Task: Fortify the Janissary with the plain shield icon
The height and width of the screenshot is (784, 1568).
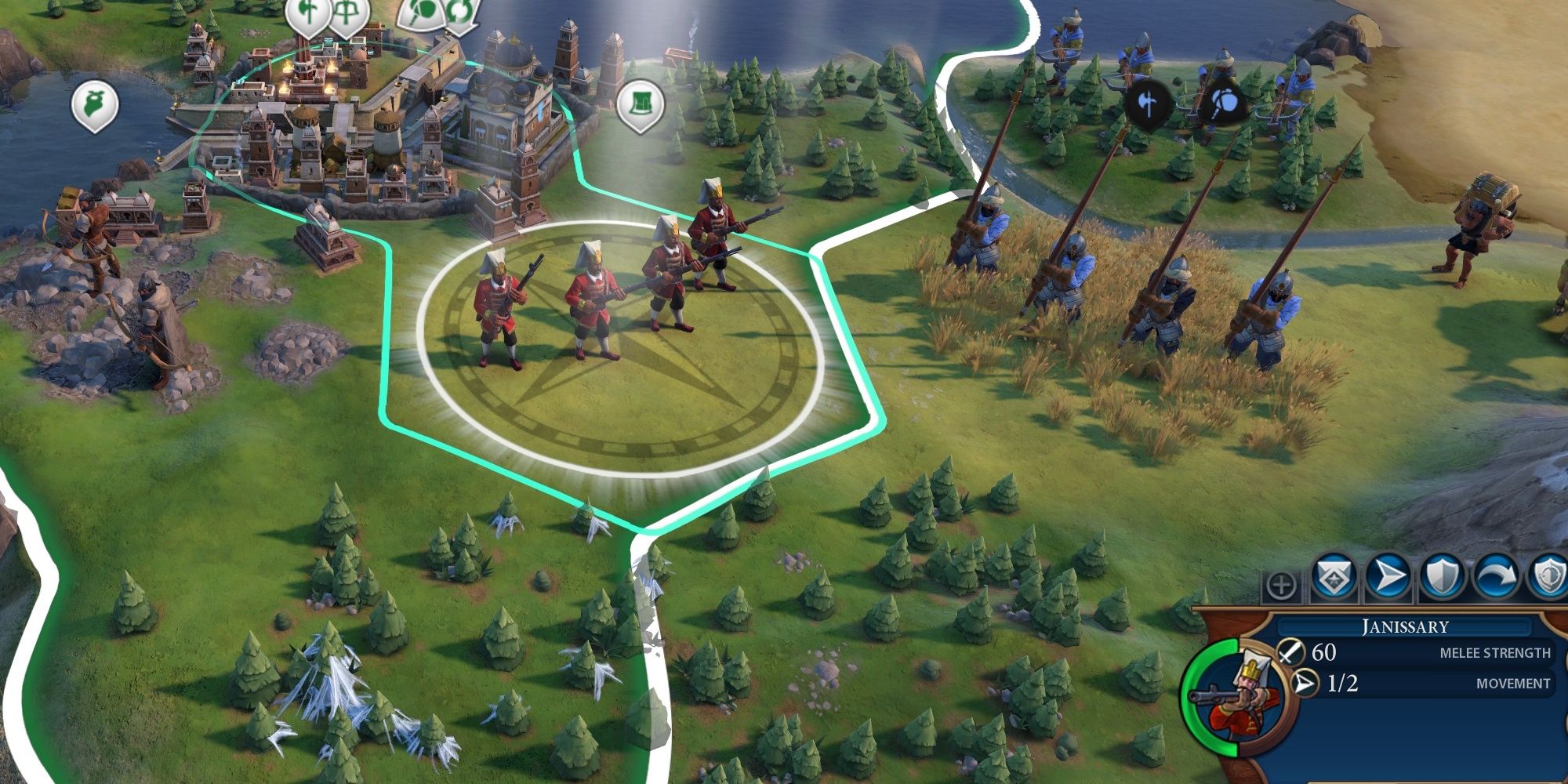Action: point(1442,578)
